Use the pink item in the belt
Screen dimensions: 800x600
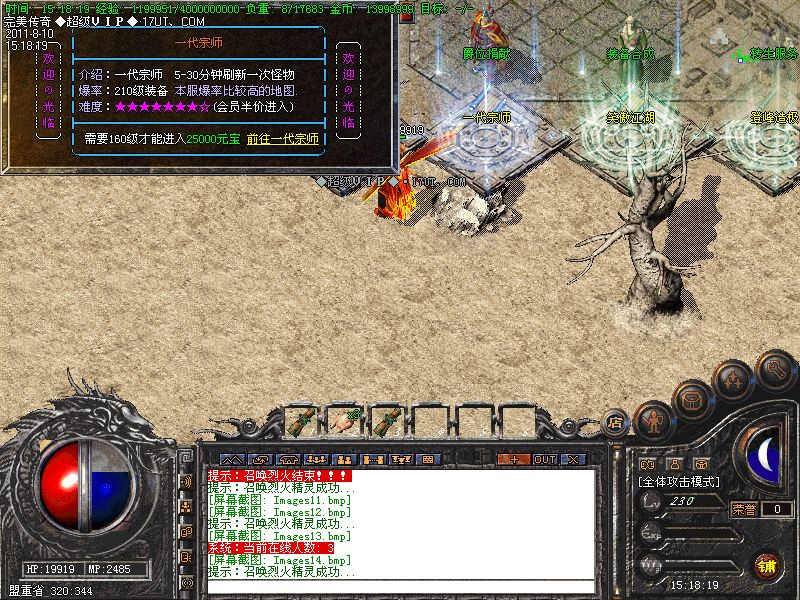pos(343,420)
